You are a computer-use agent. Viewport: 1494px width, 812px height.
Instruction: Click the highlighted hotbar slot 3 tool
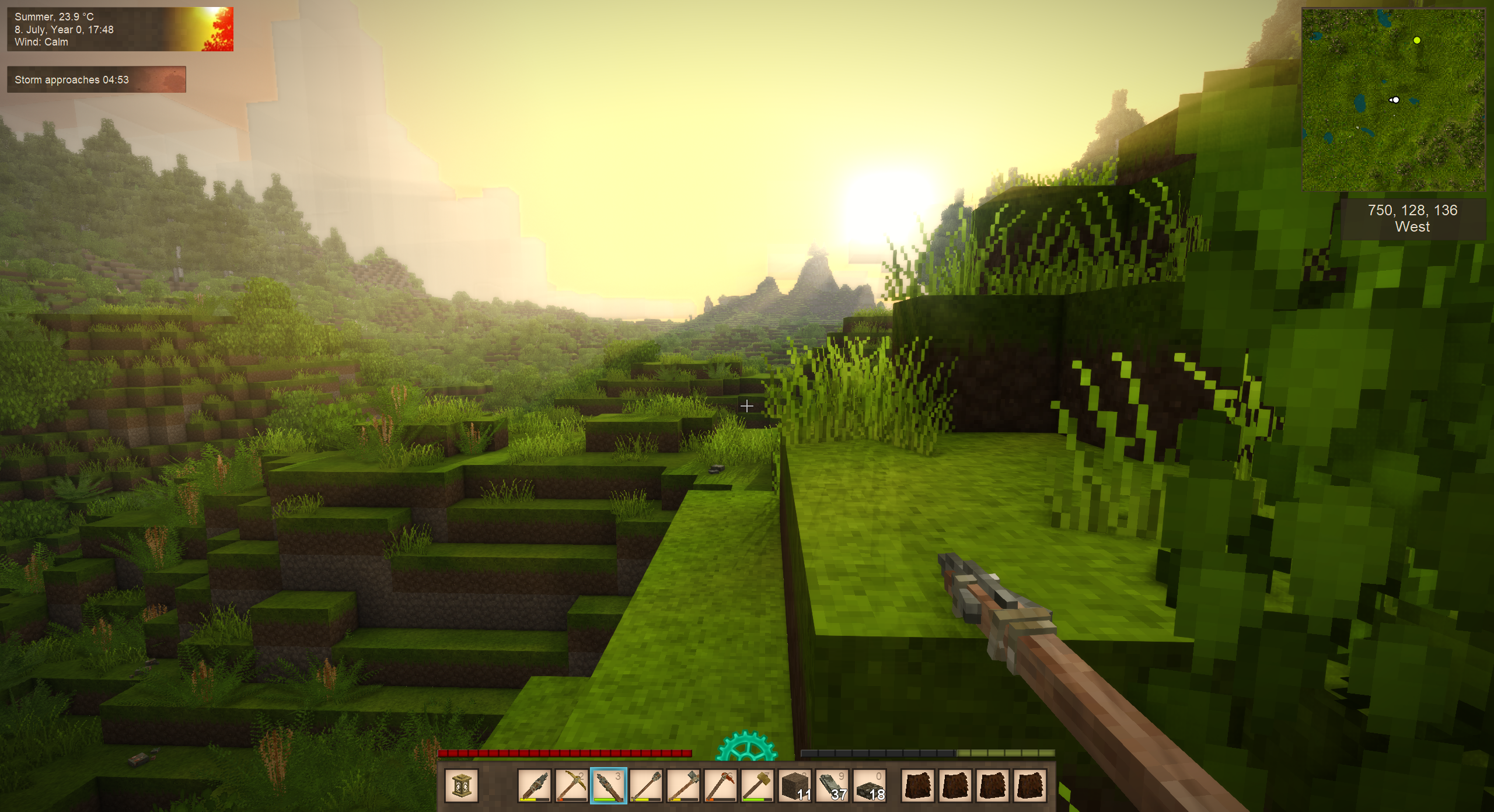coord(609,785)
